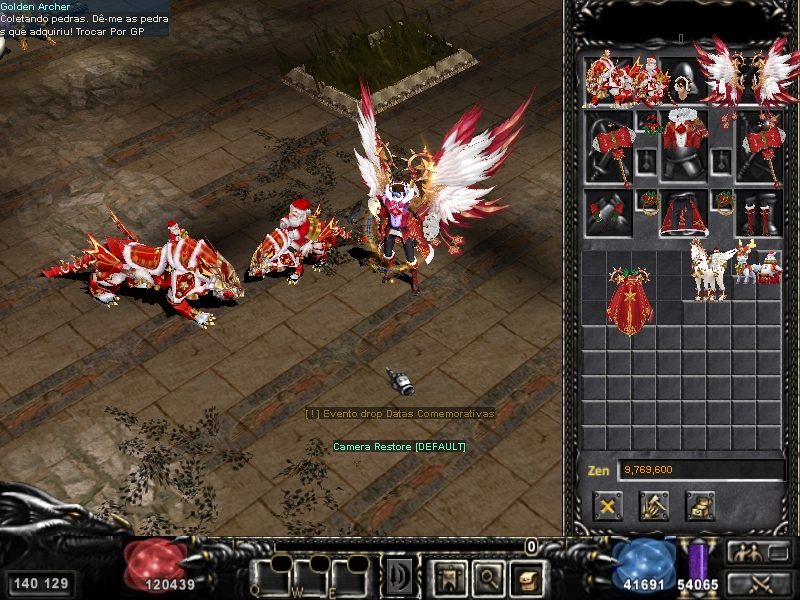The height and width of the screenshot is (600, 800).
Task: Select the equipped Christmas gloves
Action: [608, 213]
